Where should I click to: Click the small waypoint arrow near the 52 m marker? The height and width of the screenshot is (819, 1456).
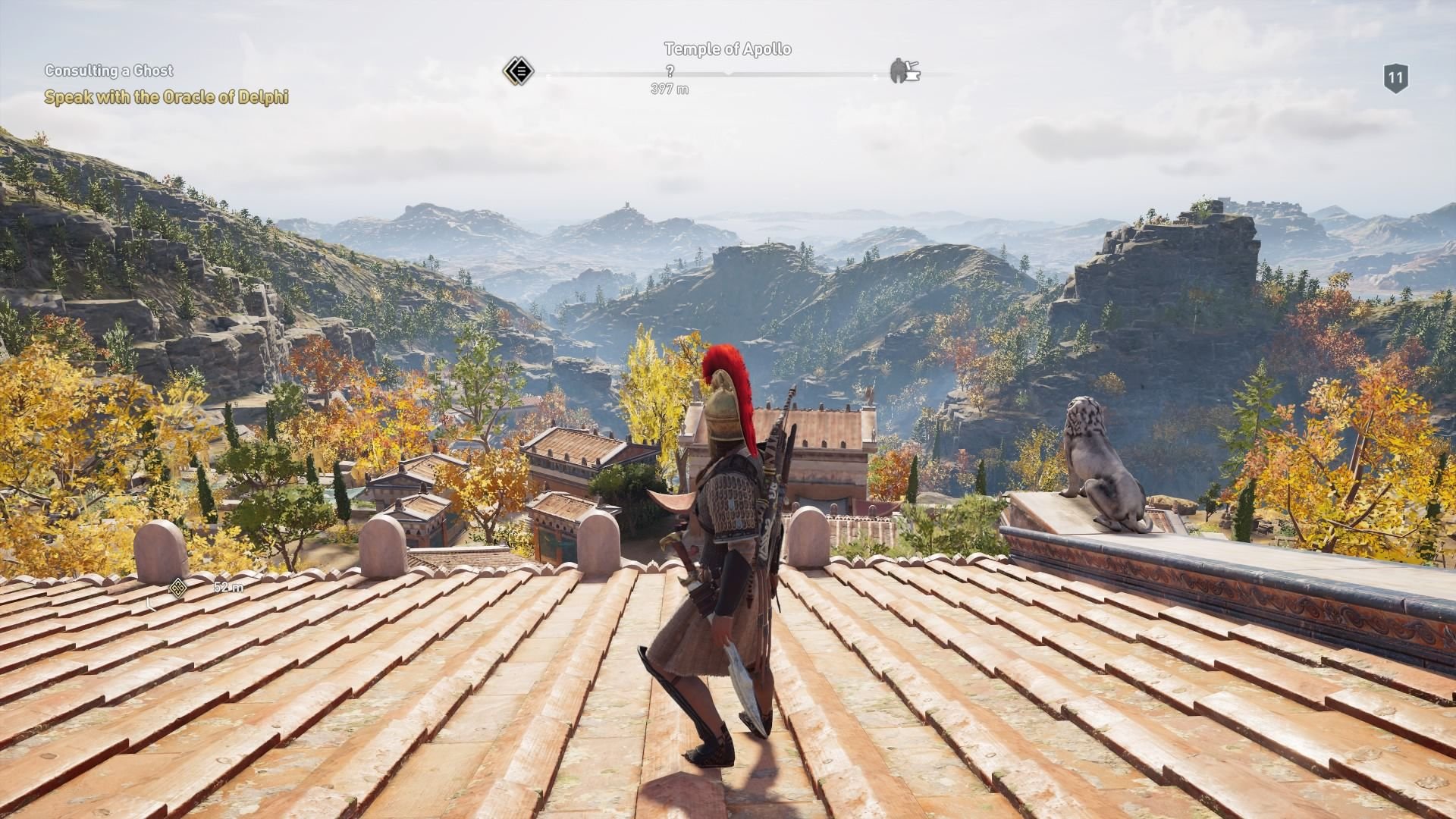click(150, 604)
